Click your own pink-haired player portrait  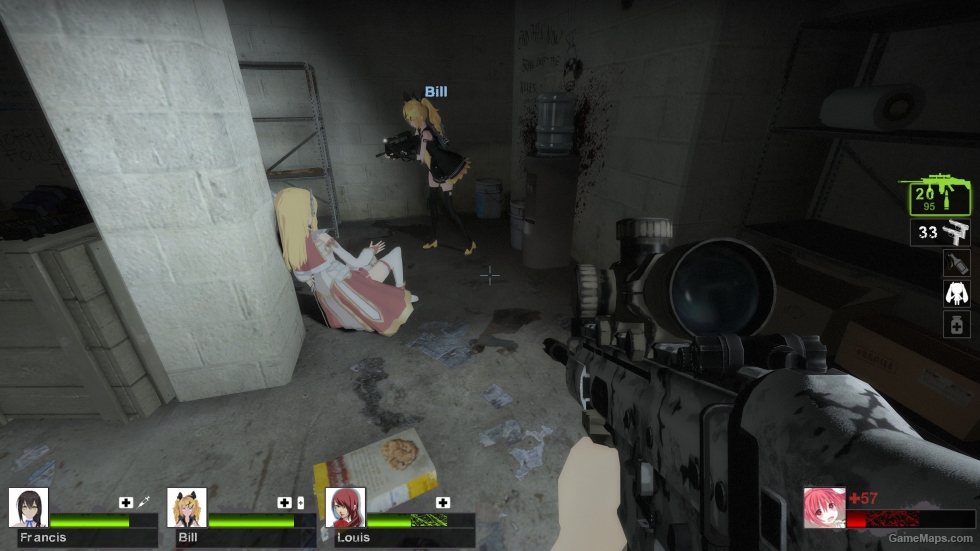click(823, 507)
